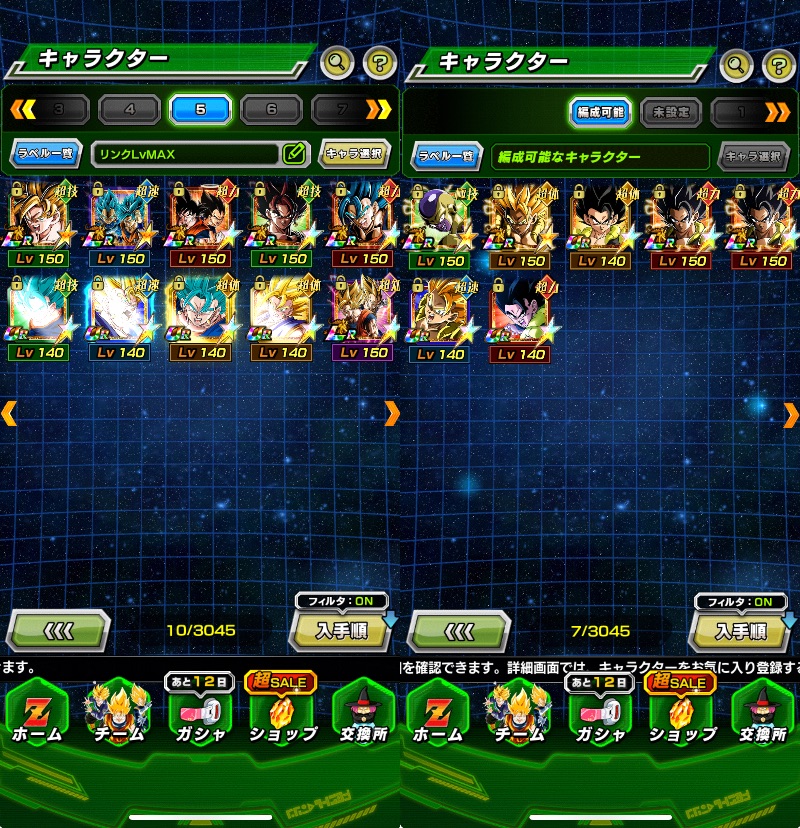This screenshot has width=800, height=828.
Task: Switch to the 未設定 tab
Action: 670,112
